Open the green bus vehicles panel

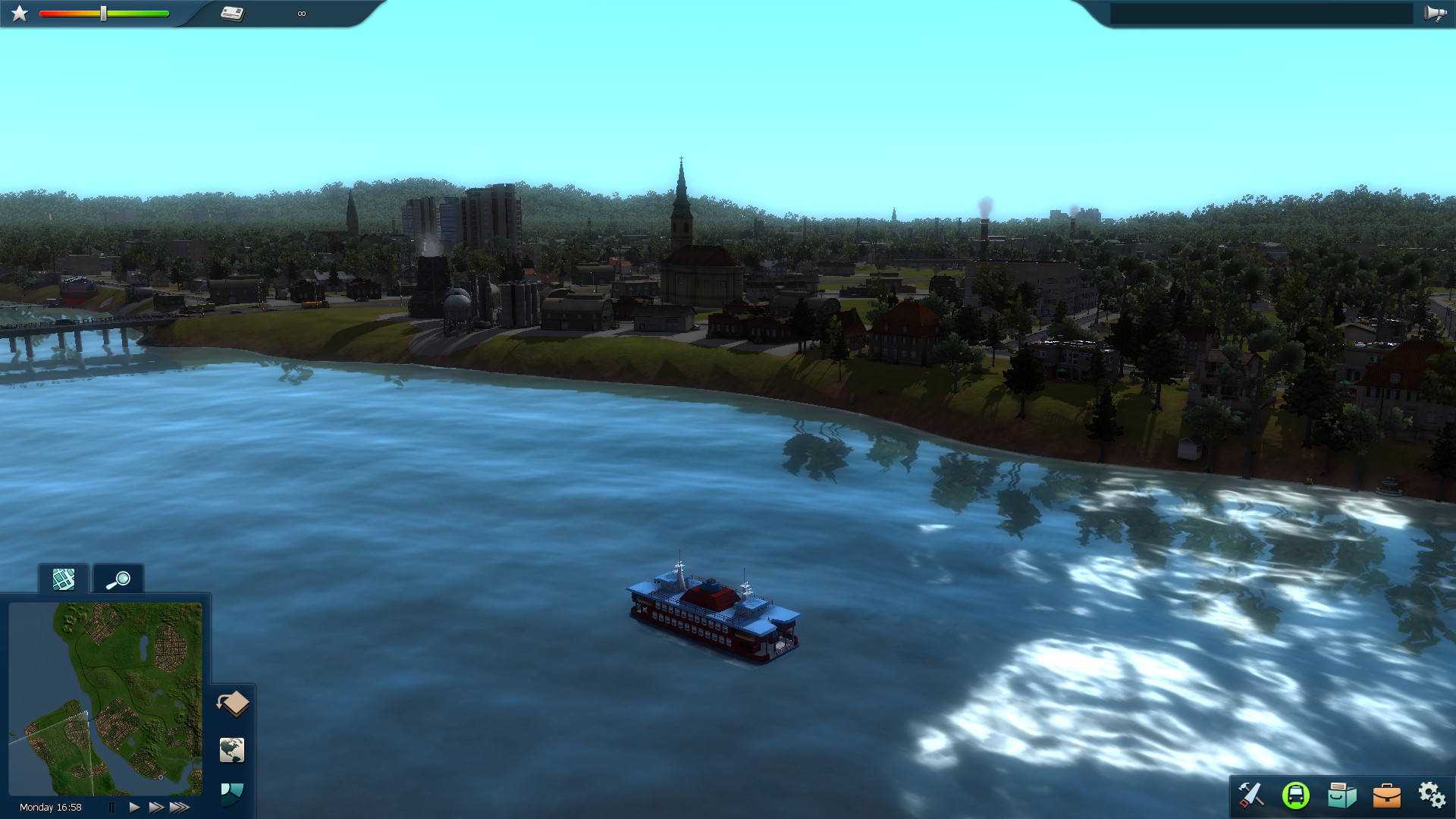coord(1297,795)
